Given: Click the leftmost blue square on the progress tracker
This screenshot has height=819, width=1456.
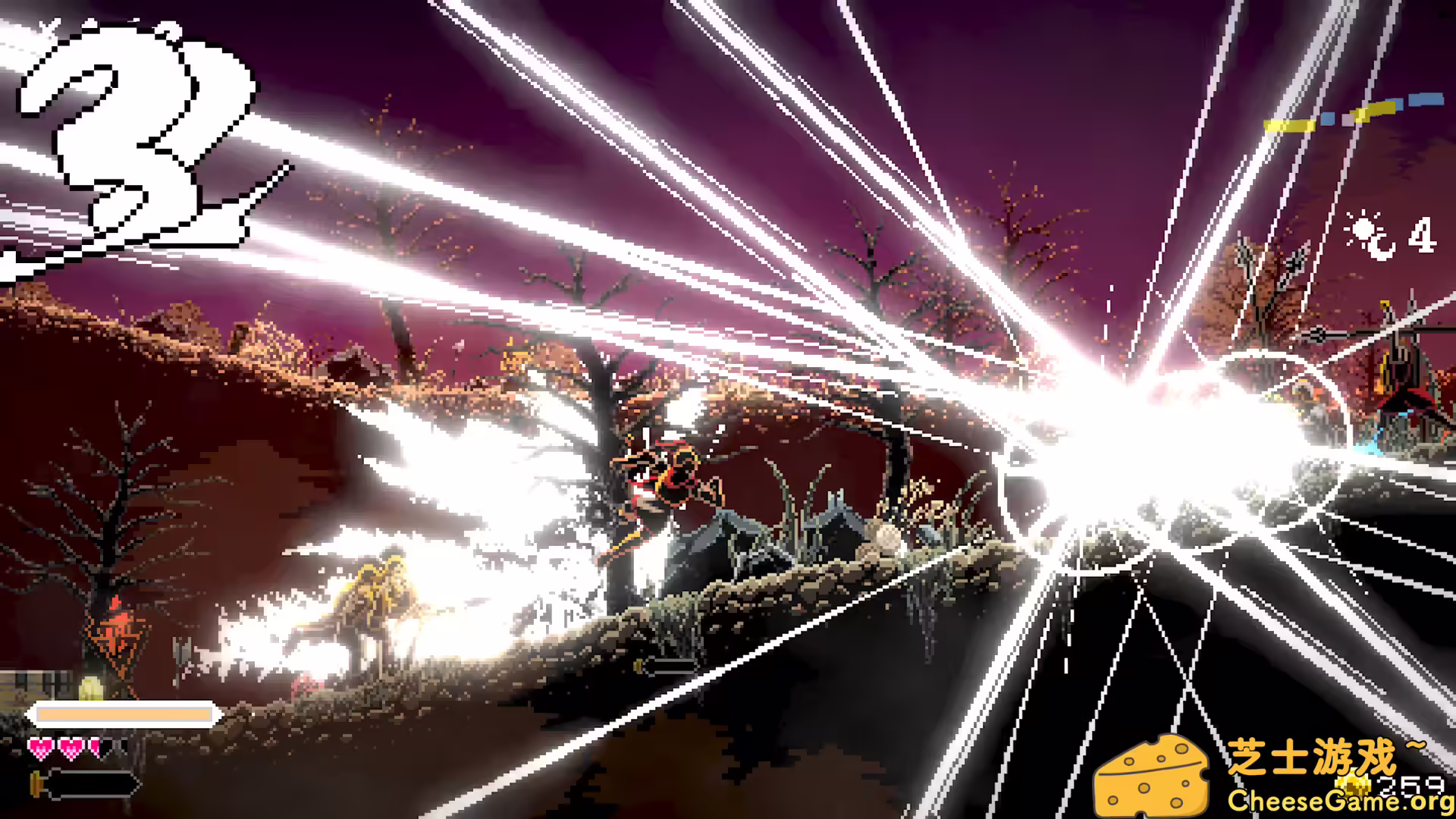Looking at the screenshot, I should 1328,119.
